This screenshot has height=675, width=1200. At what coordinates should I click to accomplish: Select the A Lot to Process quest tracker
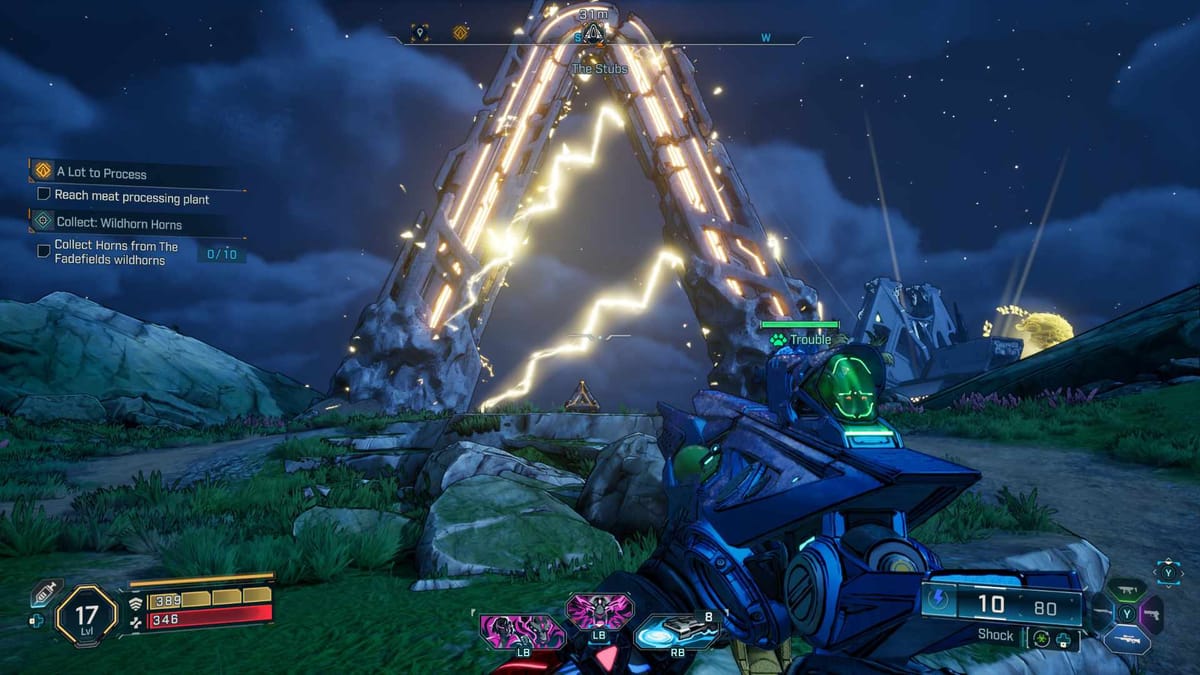click(x=102, y=172)
